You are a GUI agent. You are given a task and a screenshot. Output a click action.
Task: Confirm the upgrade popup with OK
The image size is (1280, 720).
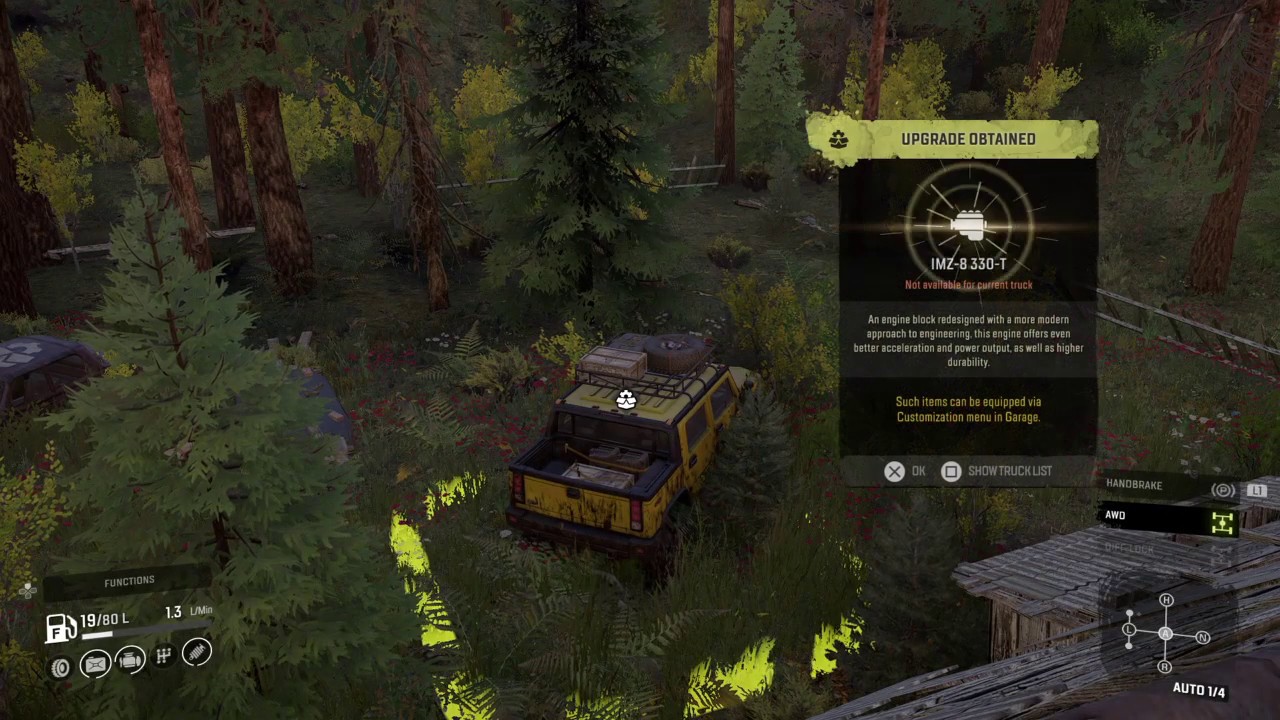[x=905, y=471]
